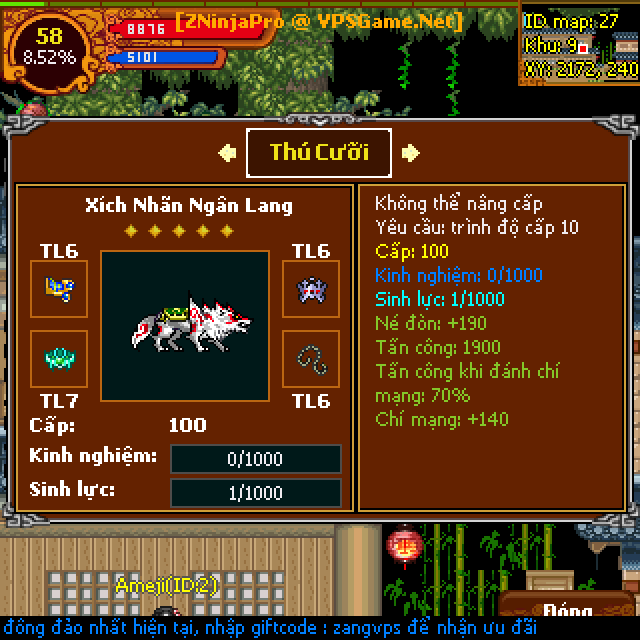640x640 pixels.
Task: Go to the next tab with the right arrow
Action: [x=410, y=153]
